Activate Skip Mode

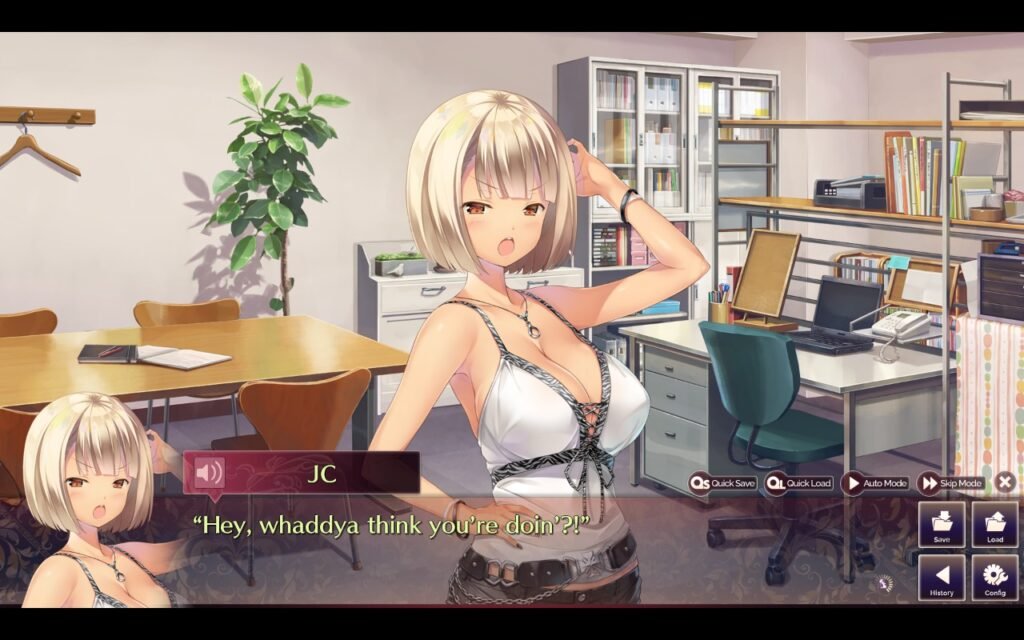click(951, 483)
